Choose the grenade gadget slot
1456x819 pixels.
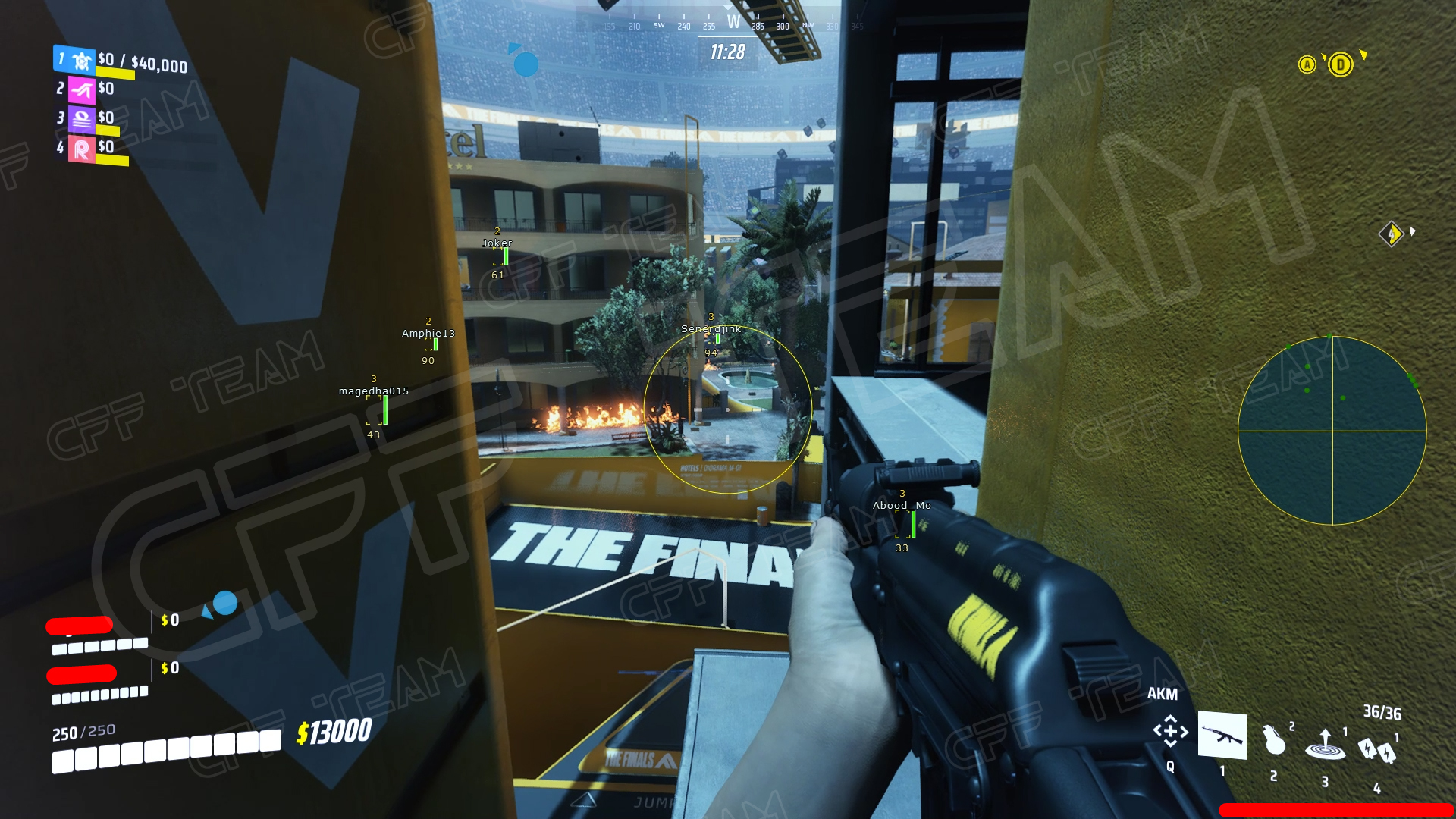(1274, 740)
